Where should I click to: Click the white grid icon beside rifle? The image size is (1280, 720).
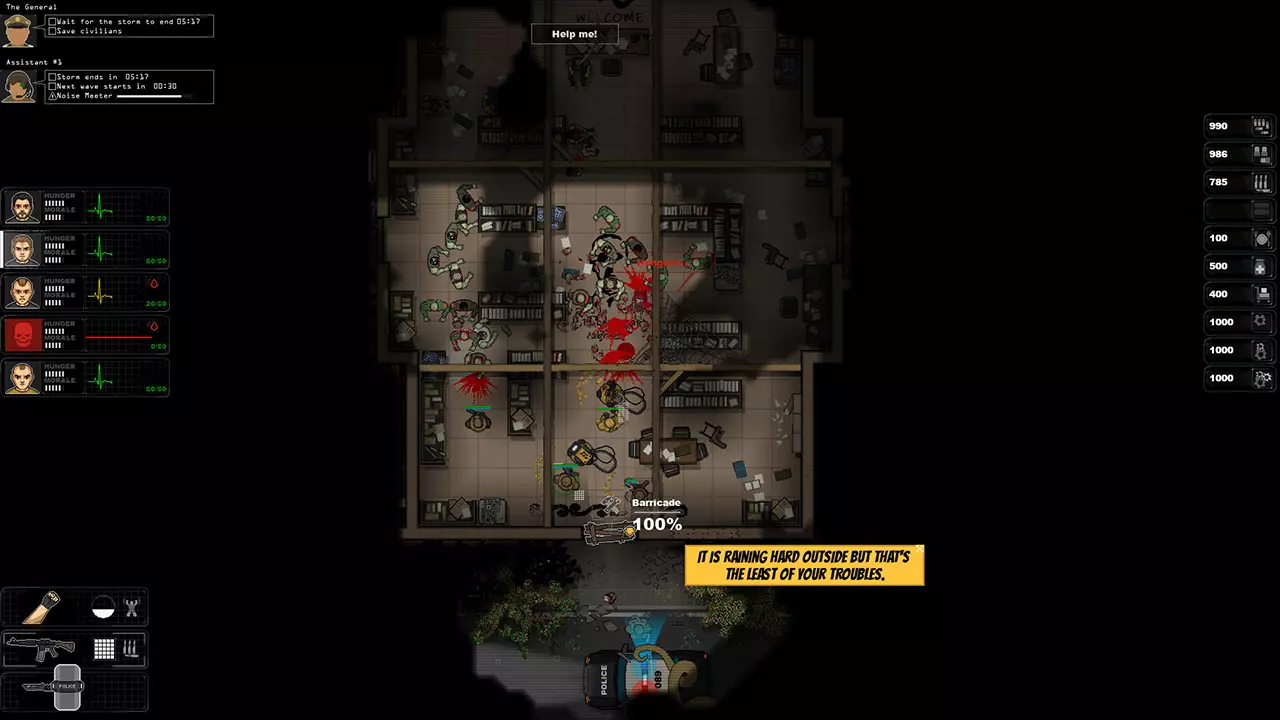point(104,649)
